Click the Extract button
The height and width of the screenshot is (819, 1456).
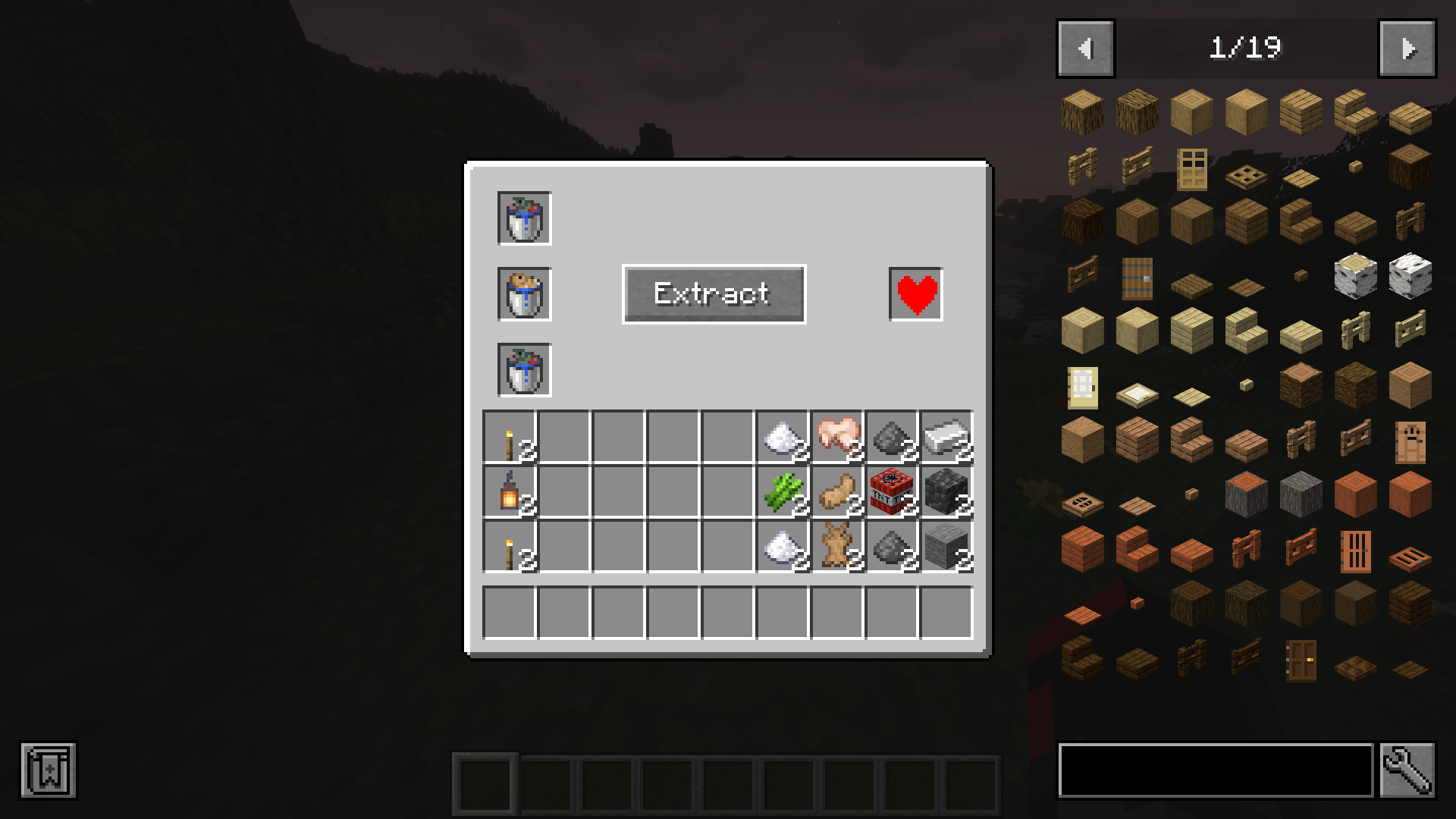coord(713,294)
